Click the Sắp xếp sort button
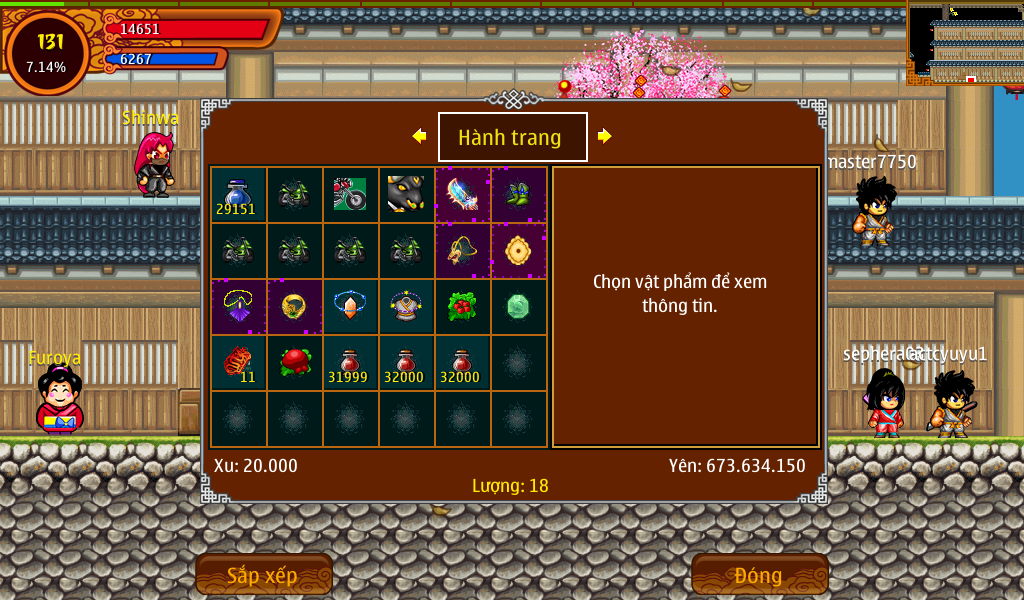This screenshot has width=1024, height=600. (263, 575)
